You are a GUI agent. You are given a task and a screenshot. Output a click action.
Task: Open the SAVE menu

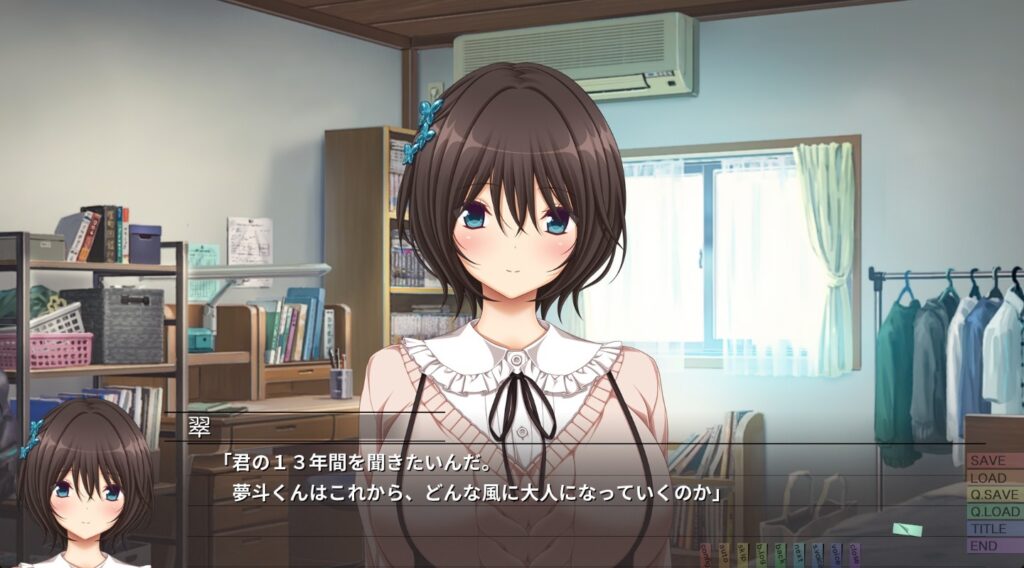994,461
